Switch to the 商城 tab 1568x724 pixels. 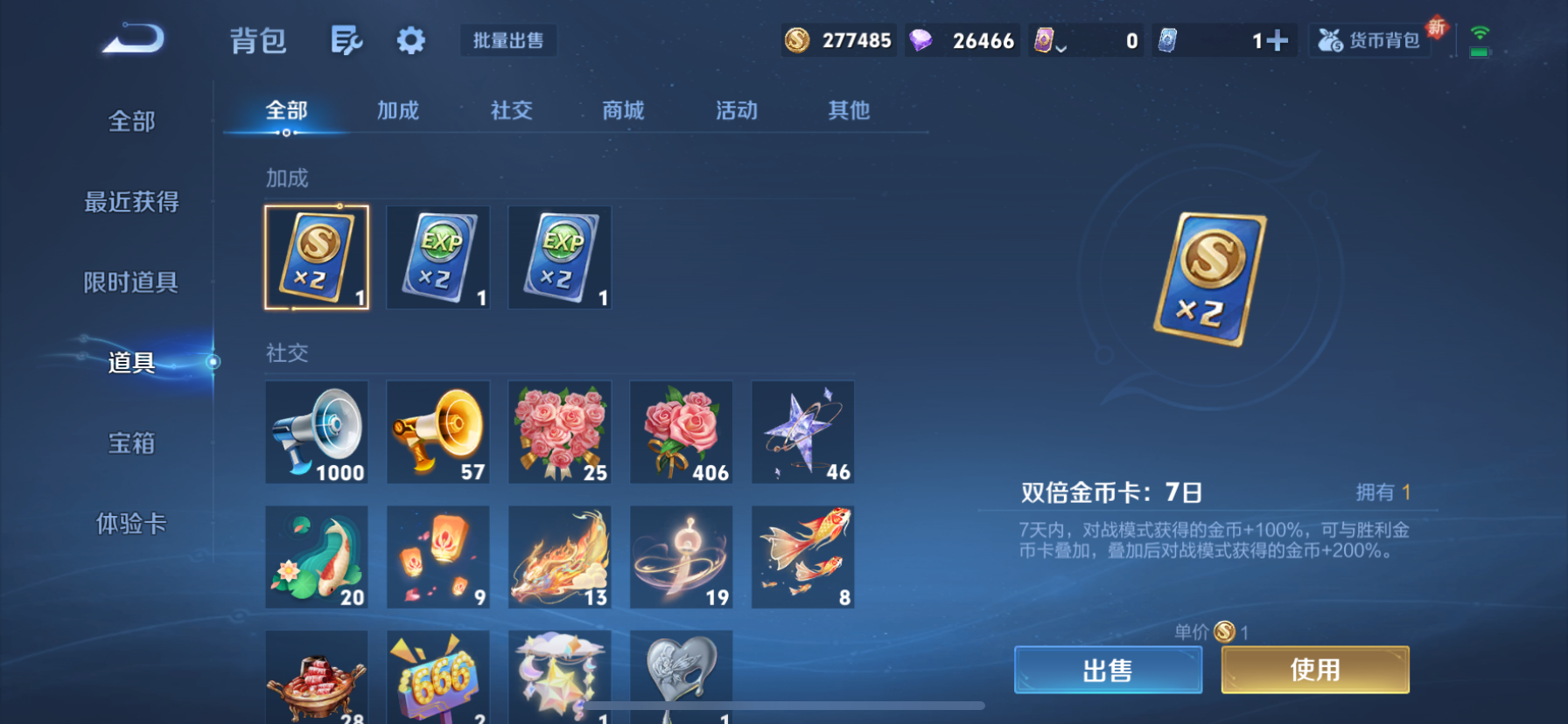[623, 111]
